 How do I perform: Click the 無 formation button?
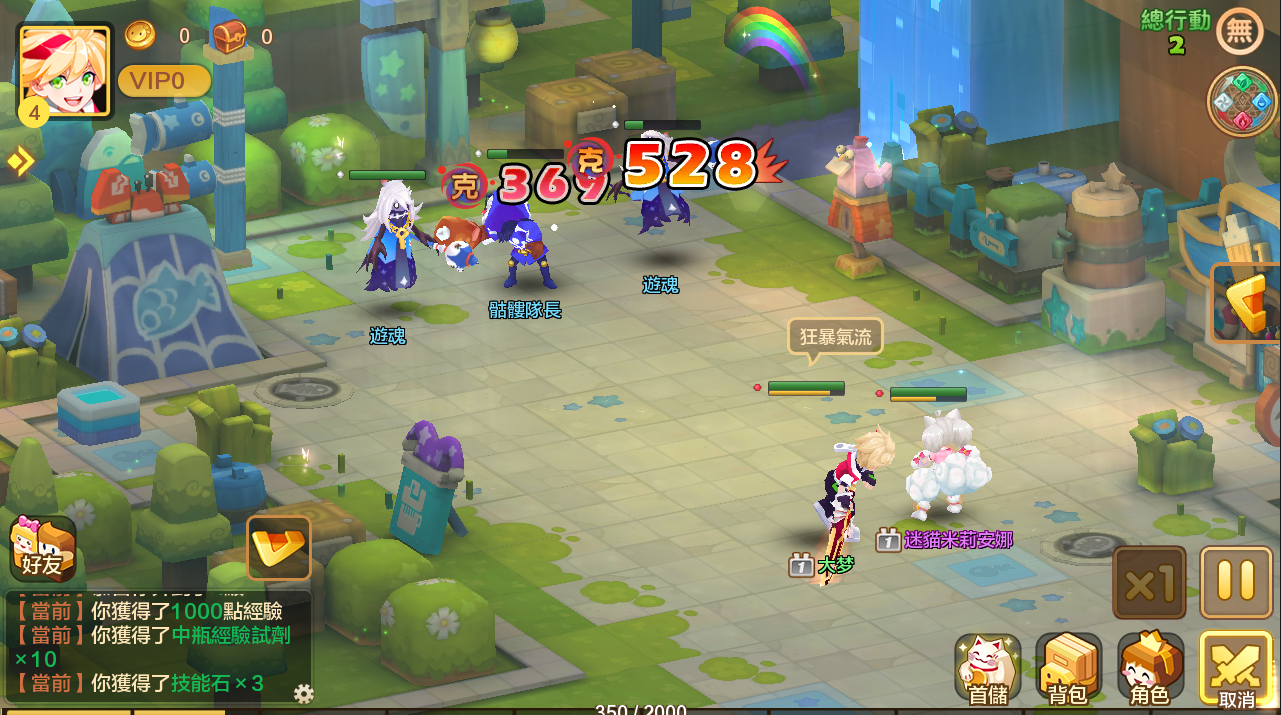point(1239,31)
